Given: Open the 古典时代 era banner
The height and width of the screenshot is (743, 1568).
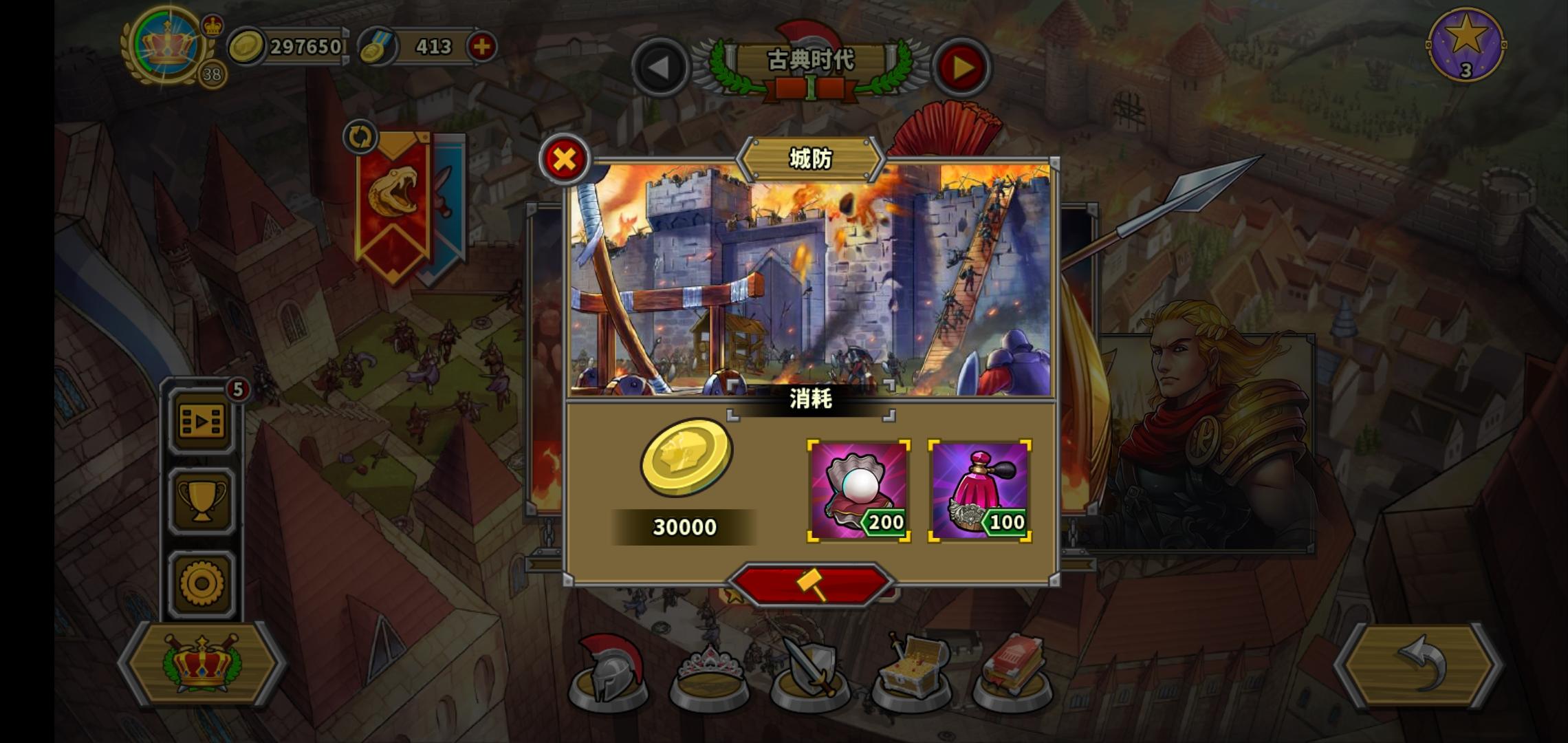Looking at the screenshot, I should [810, 62].
